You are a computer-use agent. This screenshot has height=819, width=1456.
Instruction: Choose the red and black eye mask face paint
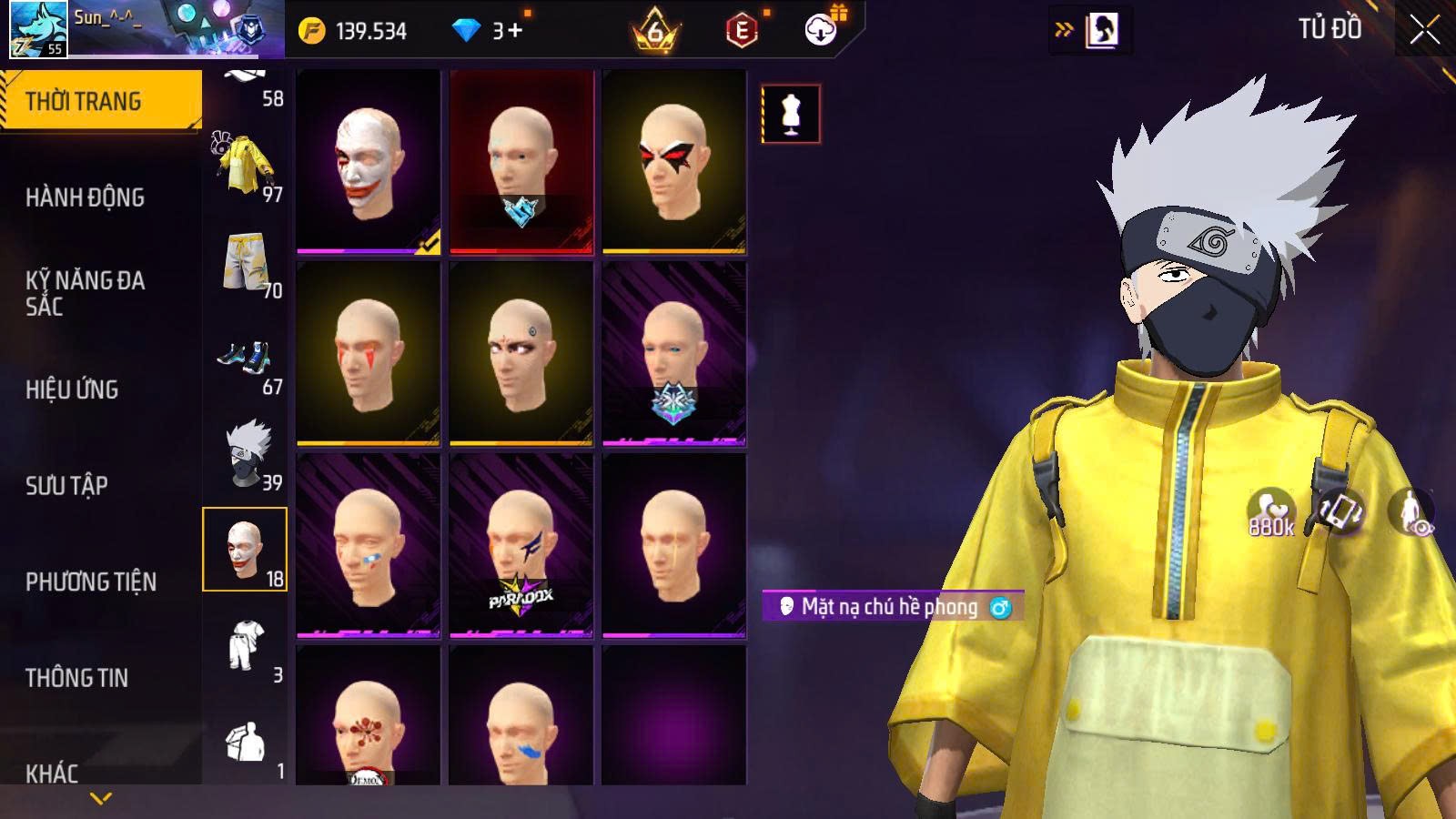[674, 162]
